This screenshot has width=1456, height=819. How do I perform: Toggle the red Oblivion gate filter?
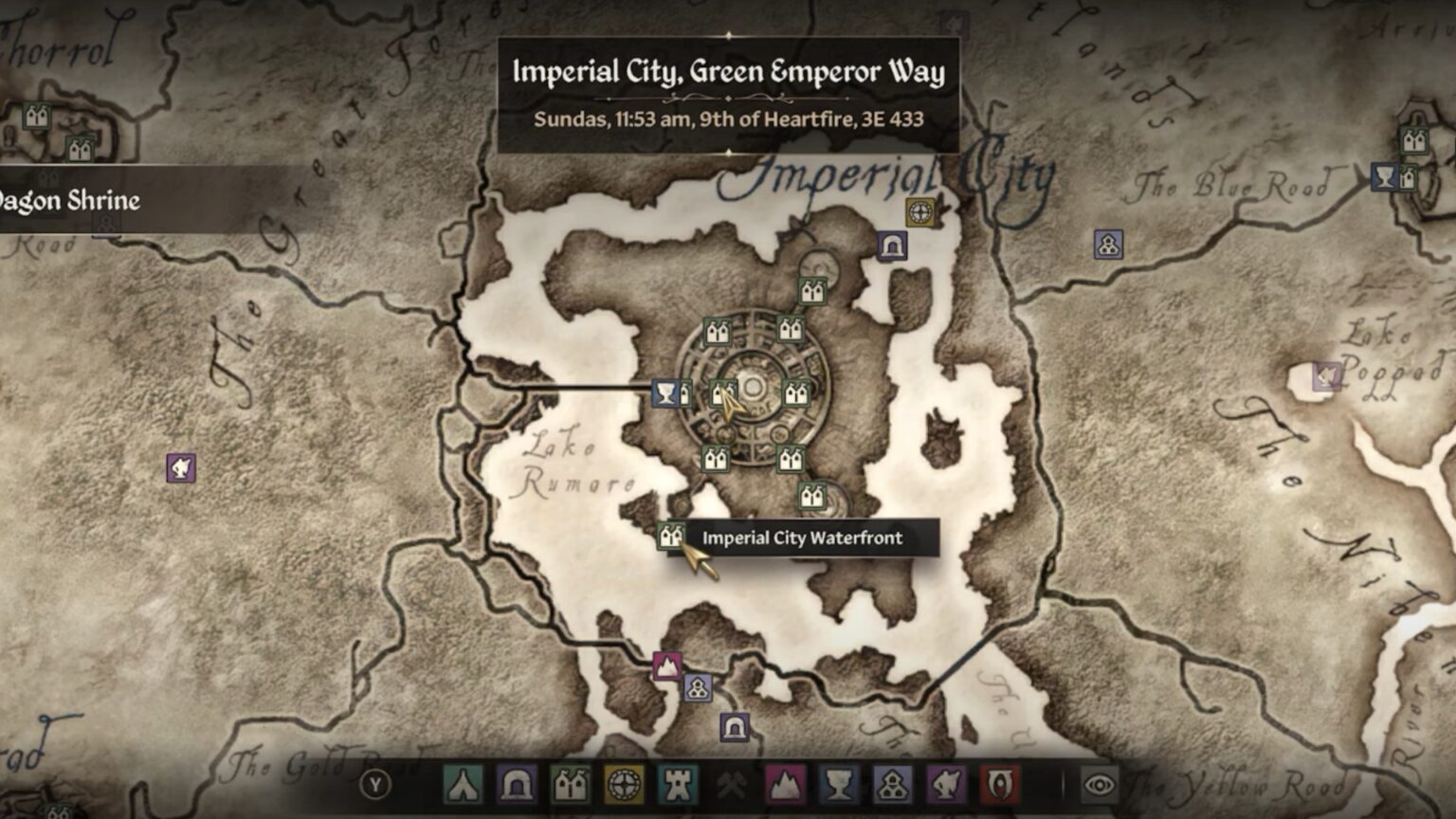(998, 784)
